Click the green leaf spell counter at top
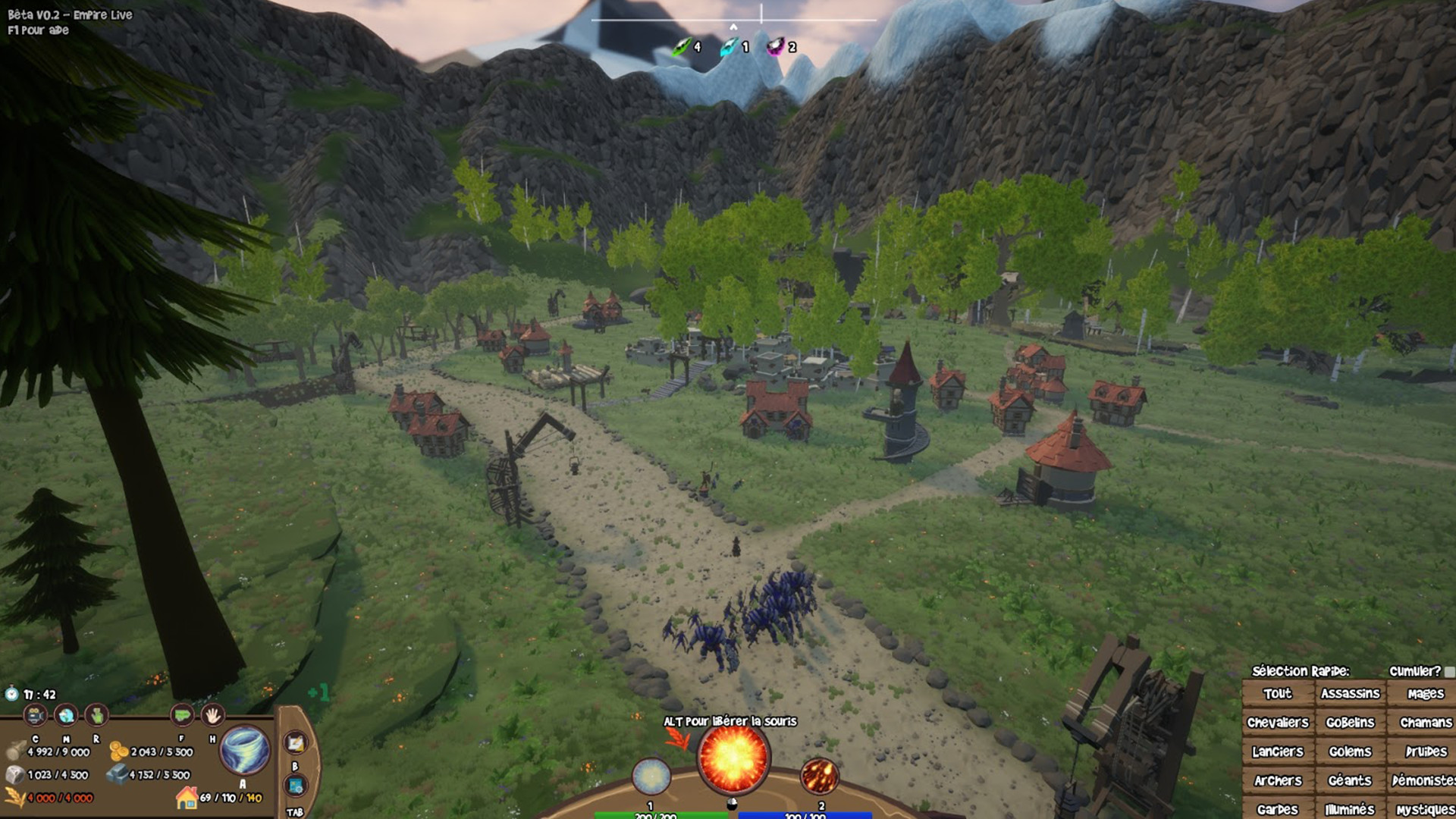 [x=681, y=47]
